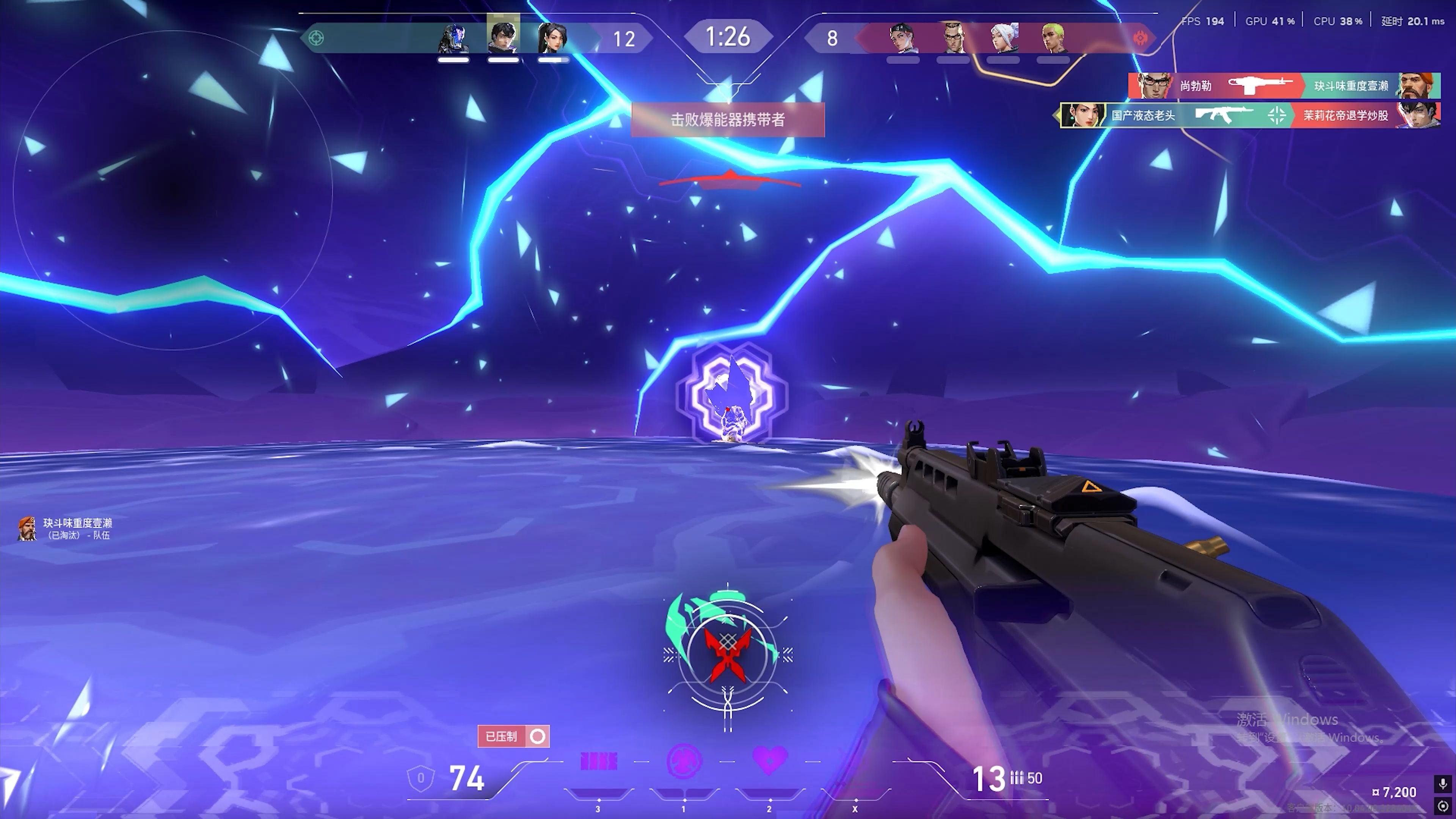Click the hooded ally portrait in the top bar
The height and width of the screenshot is (819, 1456).
453,38
